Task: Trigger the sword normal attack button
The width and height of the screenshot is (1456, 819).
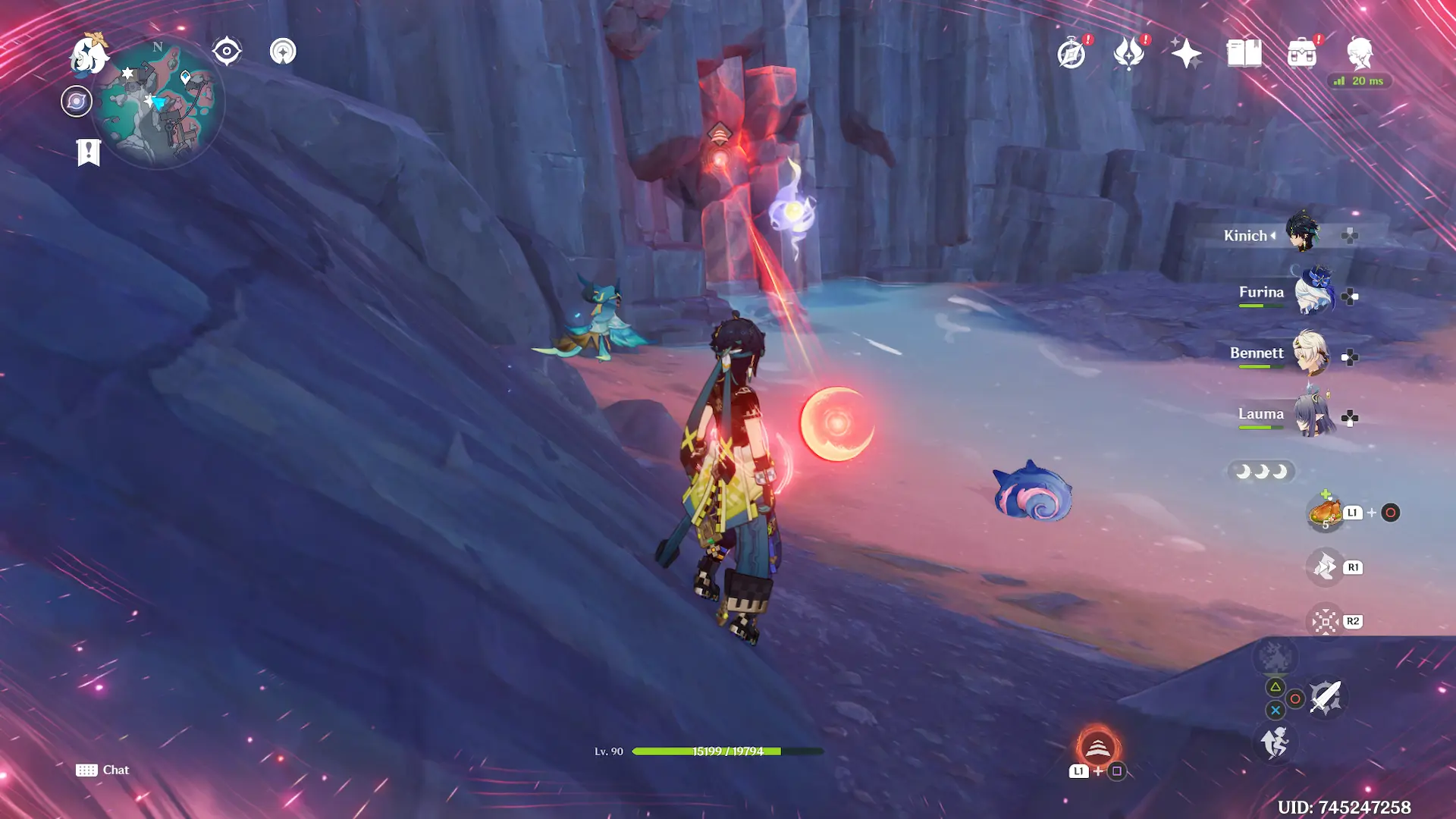Action: coord(1326,698)
